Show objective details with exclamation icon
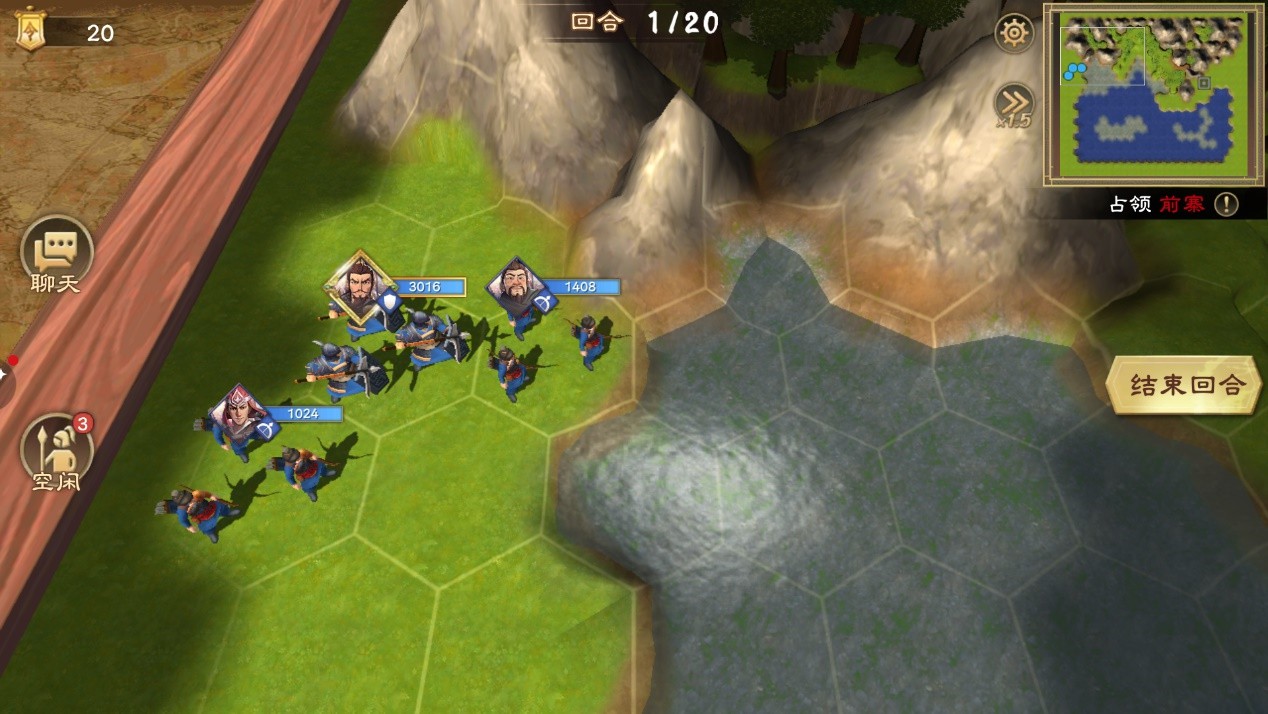Viewport: 1268px width, 714px height. (x=1226, y=204)
